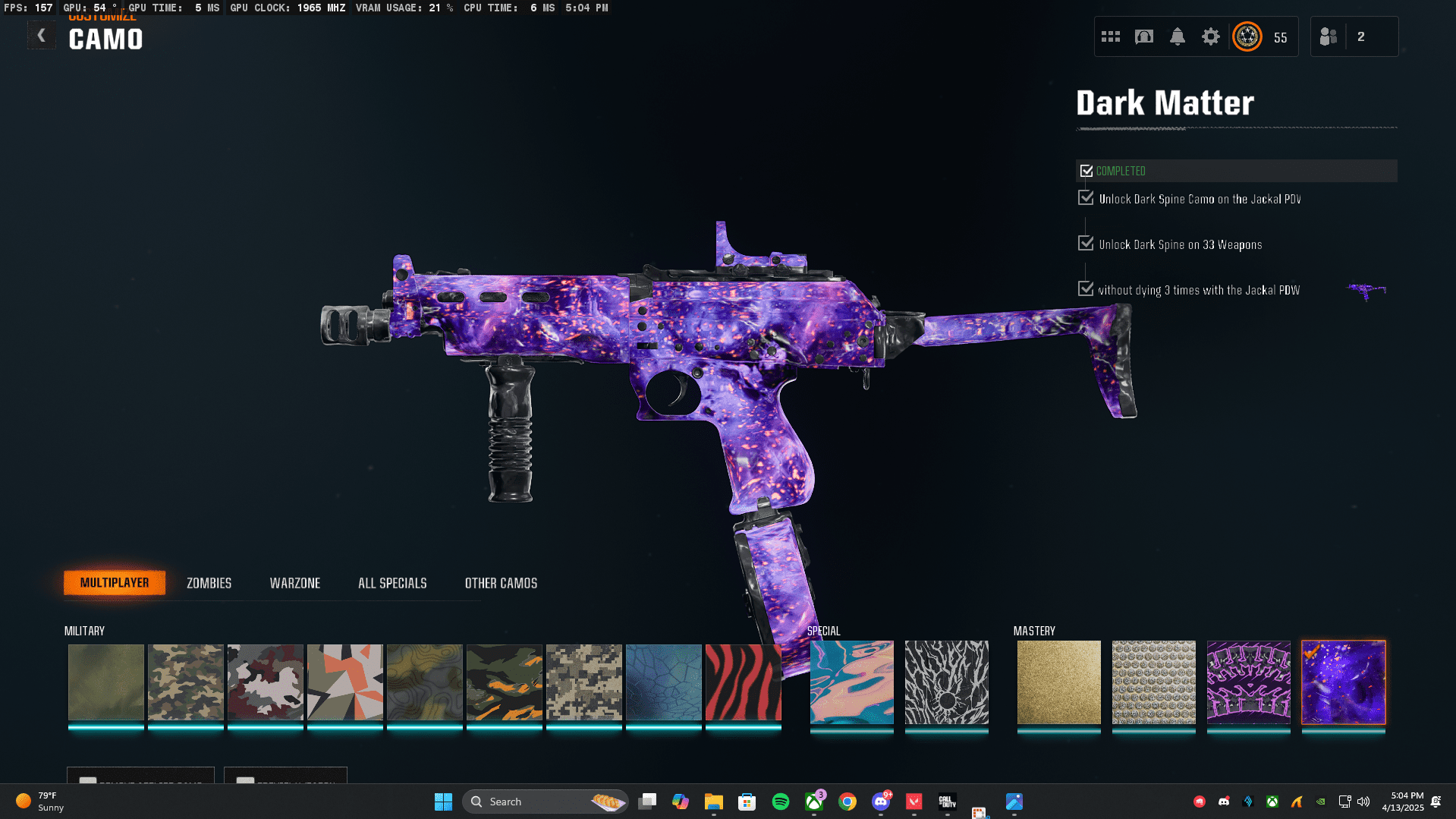Image resolution: width=1456 pixels, height=819 pixels.
Task: Select the red tiger stripe camo
Action: coord(743,682)
